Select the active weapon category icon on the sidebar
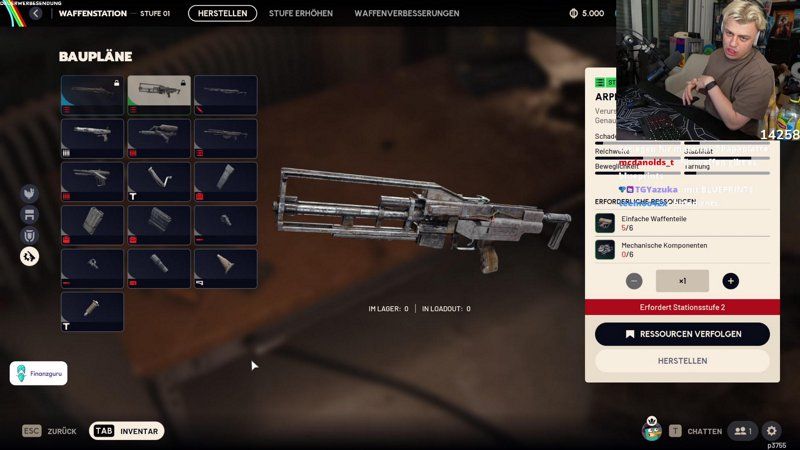 30,257
